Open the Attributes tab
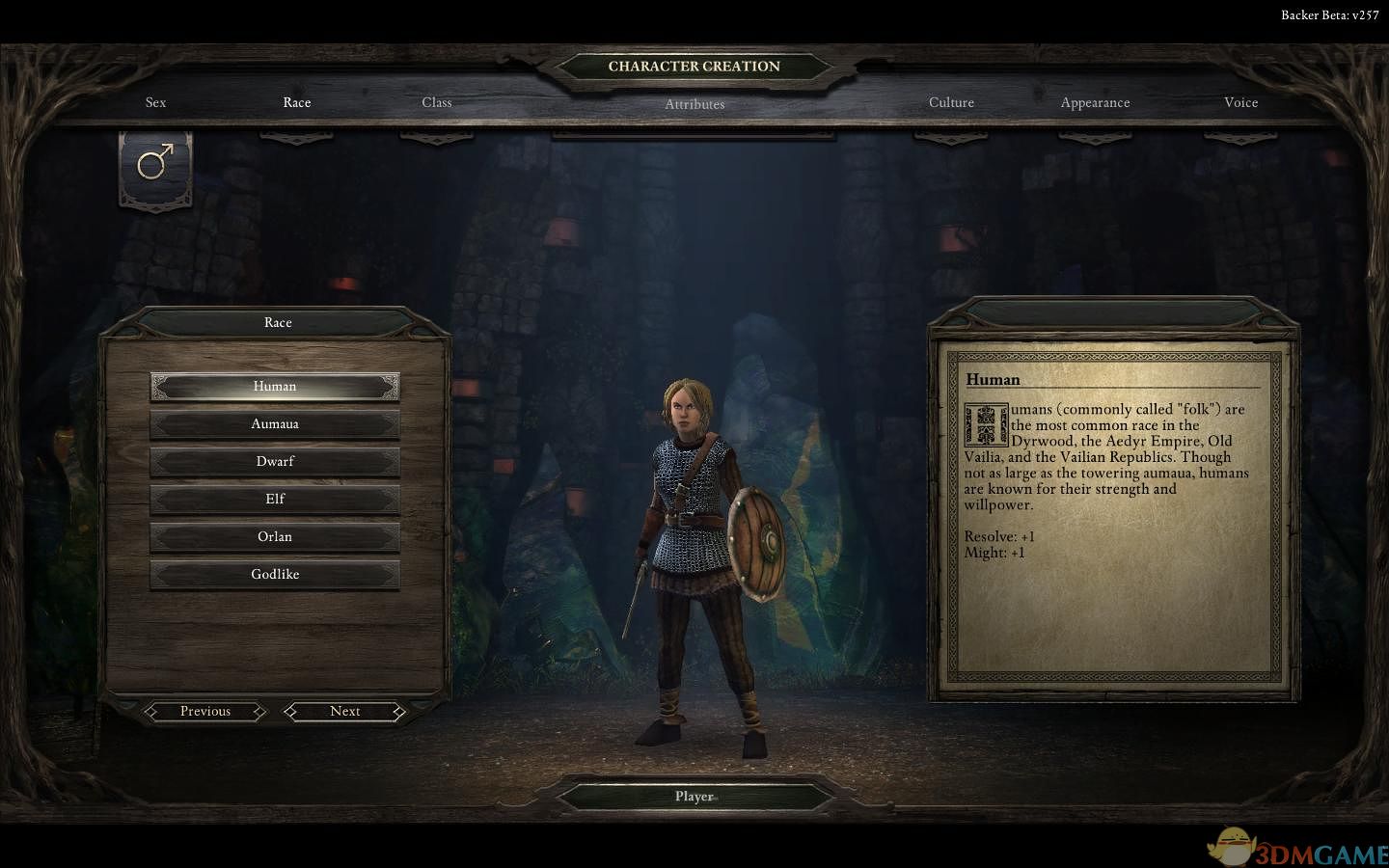The width and height of the screenshot is (1389, 868). click(694, 104)
